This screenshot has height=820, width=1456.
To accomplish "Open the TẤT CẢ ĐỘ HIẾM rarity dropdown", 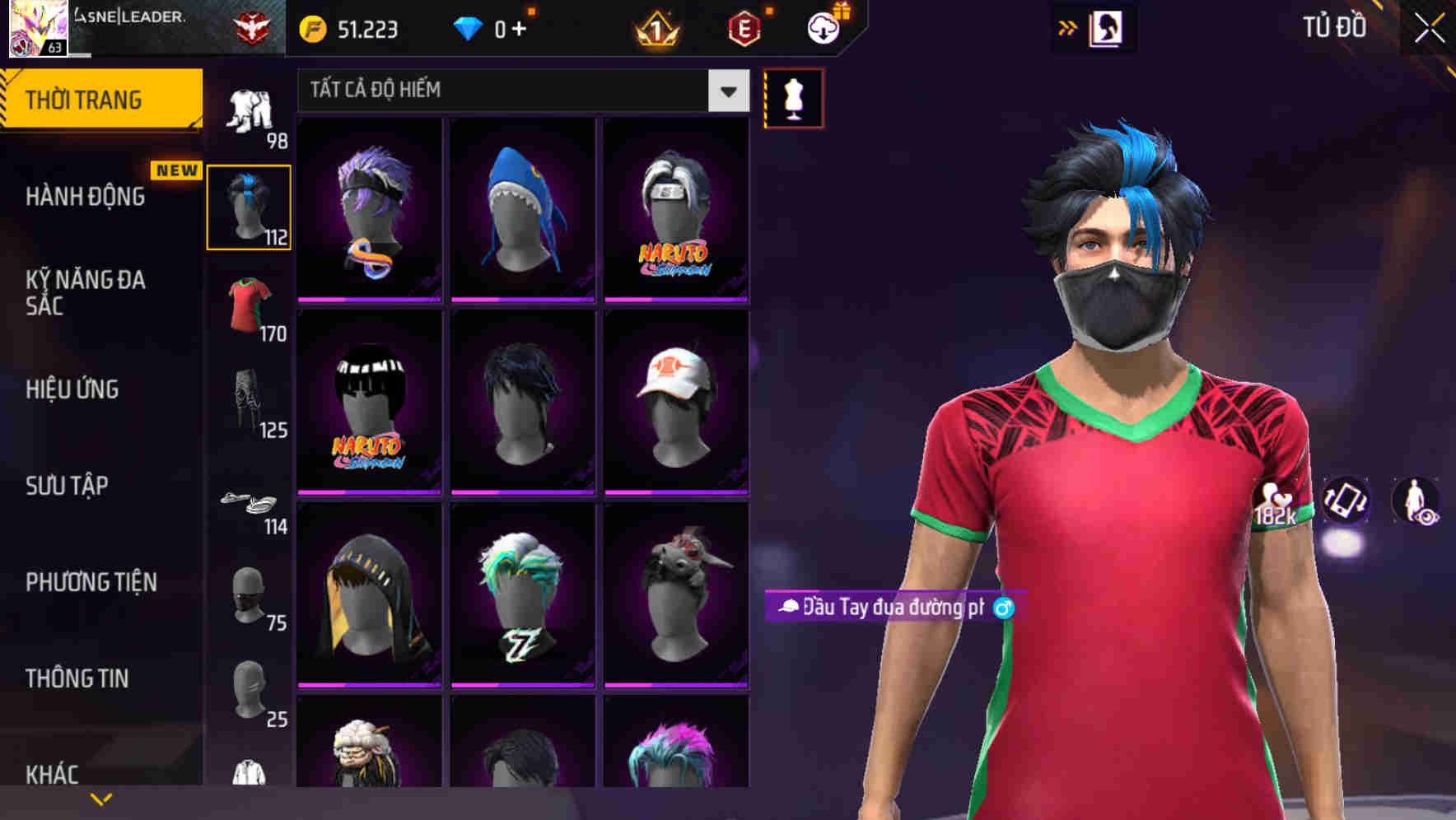I will click(x=519, y=91).
